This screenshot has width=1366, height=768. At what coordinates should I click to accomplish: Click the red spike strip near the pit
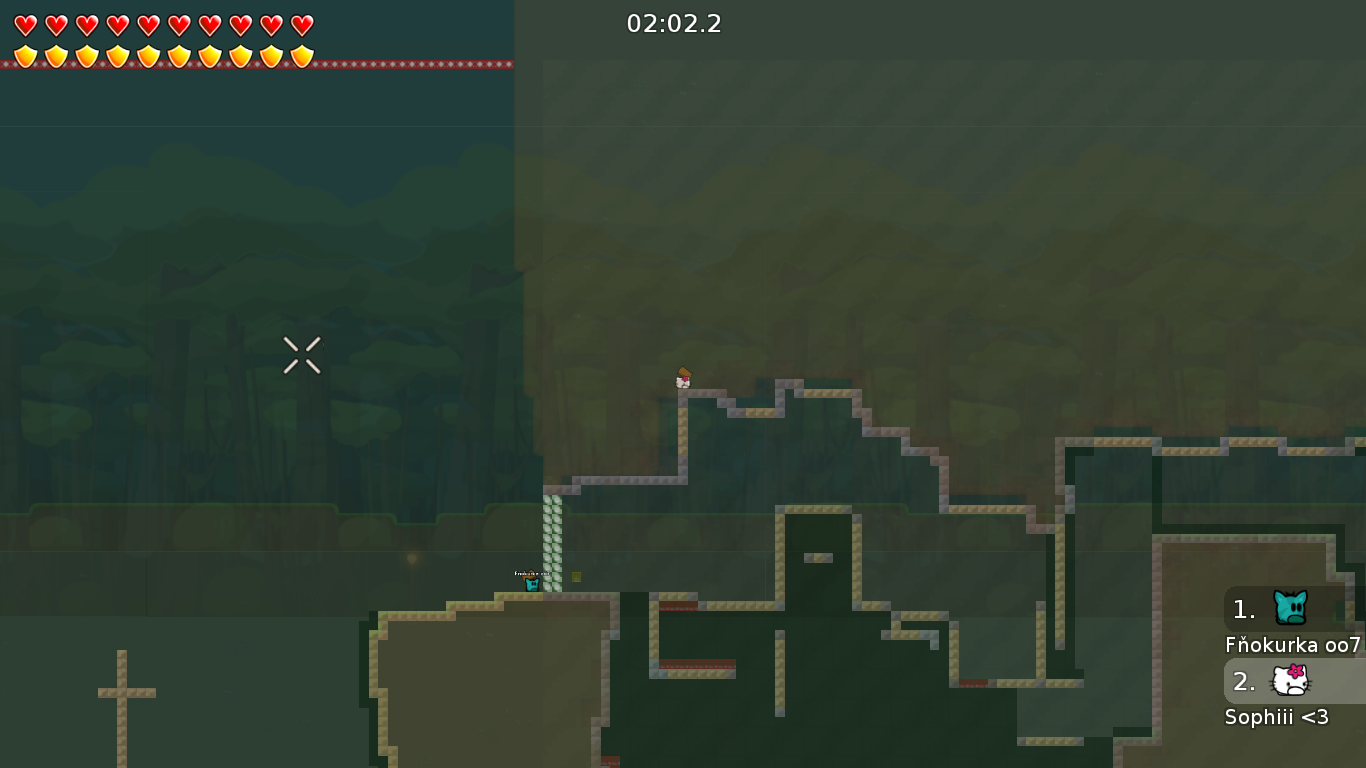(676, 605)
